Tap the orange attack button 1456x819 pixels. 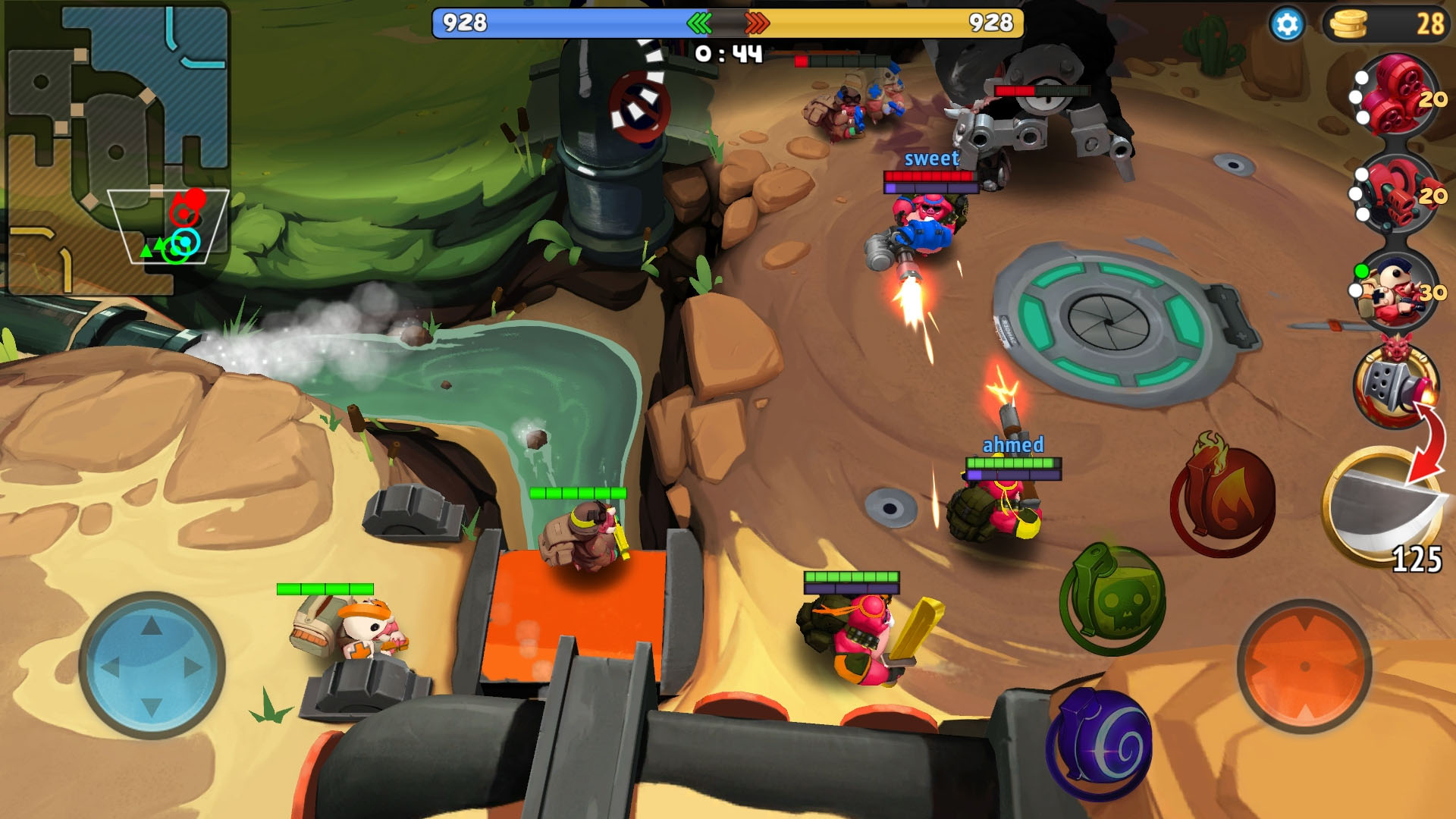[1304, 666]
